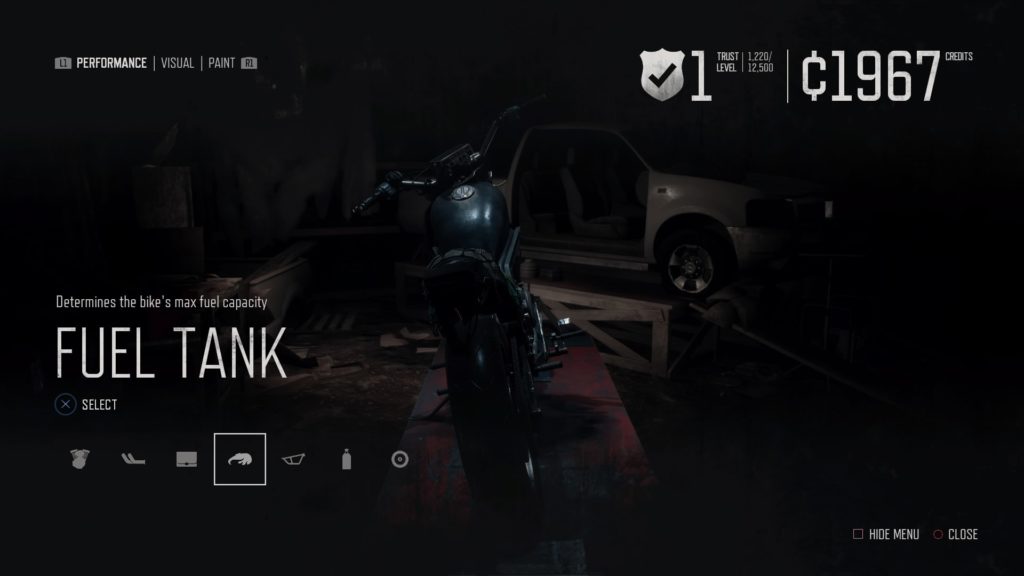
Task: Close the bike upgrade screen
Action: pyautogui.click(x=955, y=534)
